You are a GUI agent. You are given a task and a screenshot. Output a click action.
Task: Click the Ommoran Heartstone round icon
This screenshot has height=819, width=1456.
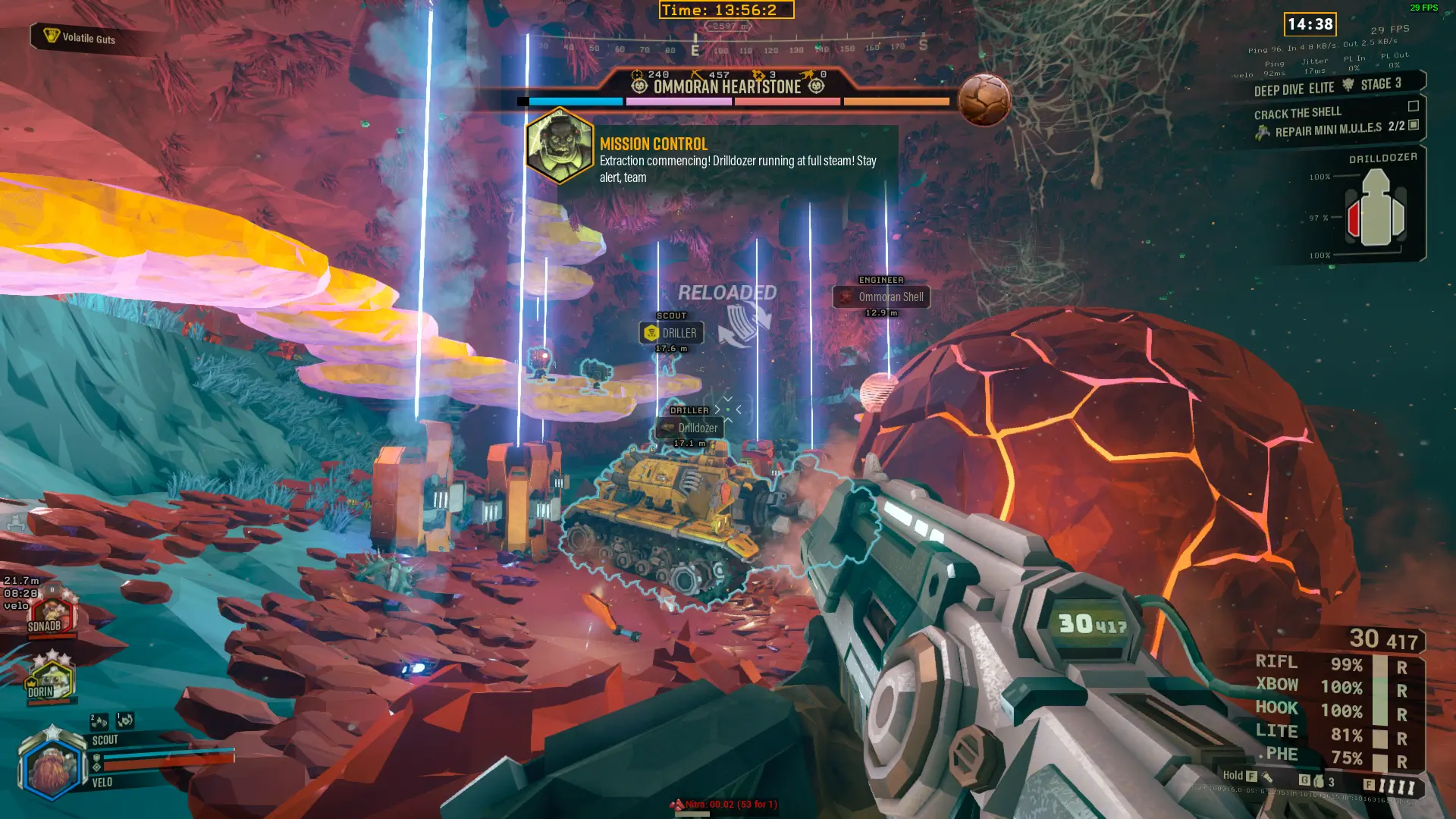(x=984, y=99)
